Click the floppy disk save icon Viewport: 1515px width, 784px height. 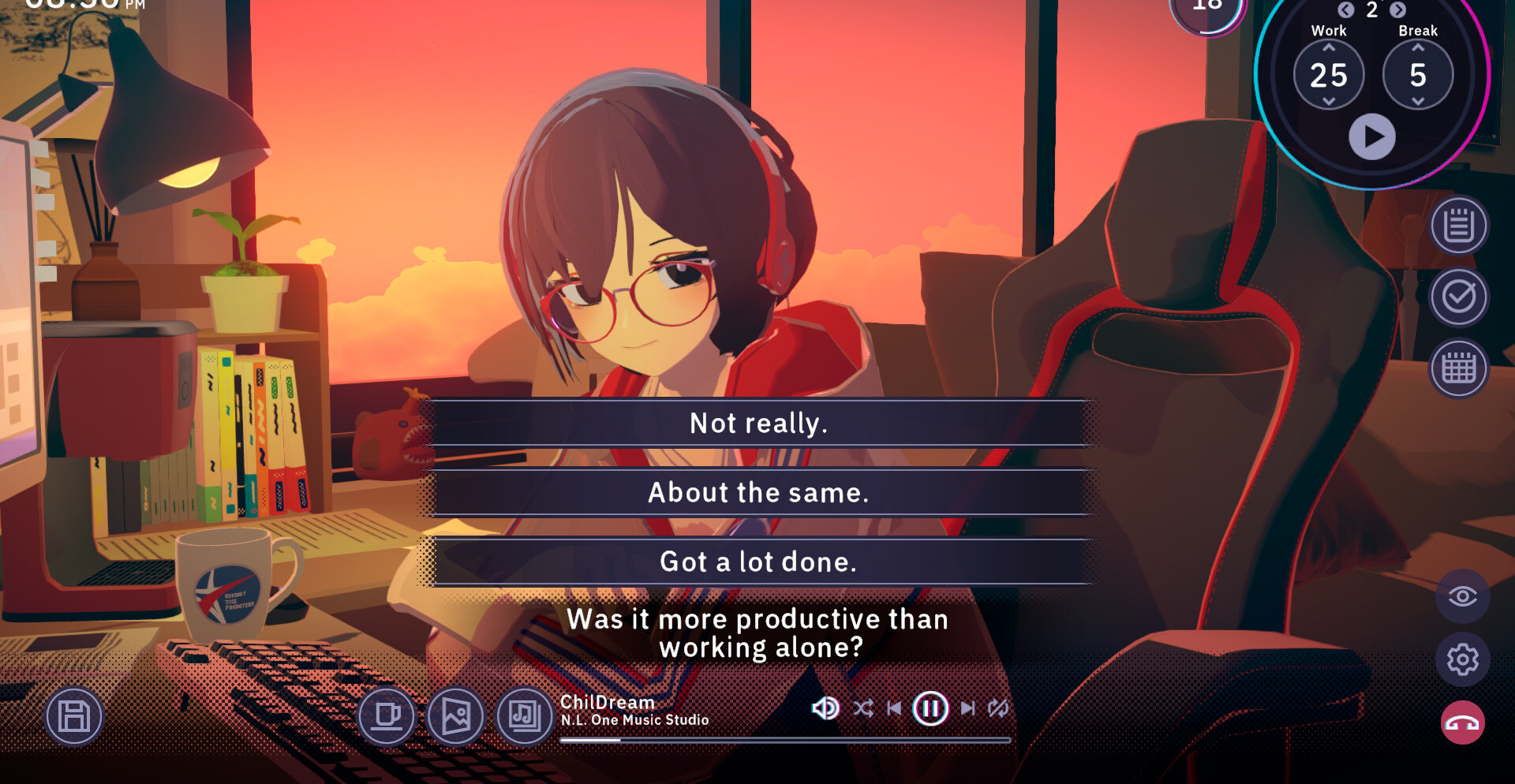click(74, 717)
